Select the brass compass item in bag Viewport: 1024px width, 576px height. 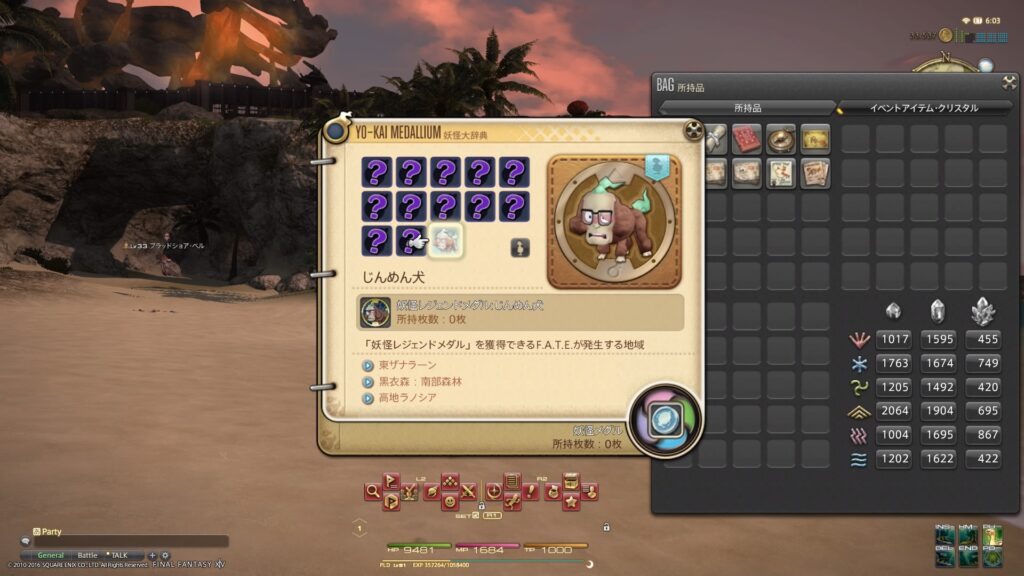coord(780,139)
